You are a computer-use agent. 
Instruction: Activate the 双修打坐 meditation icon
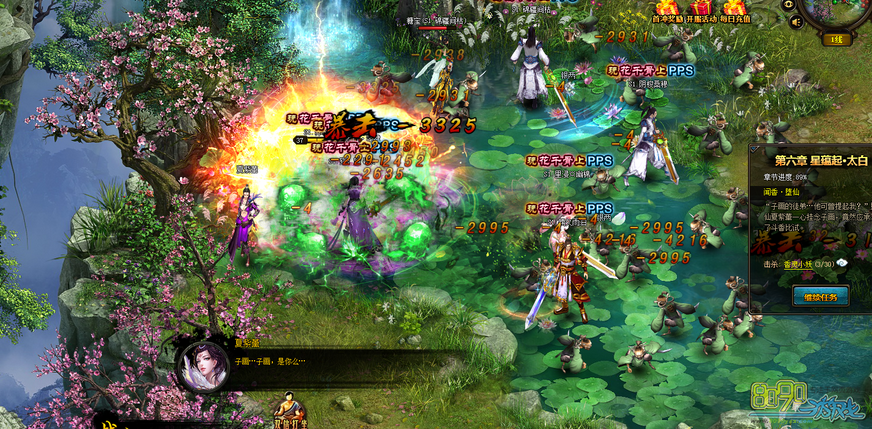[x=290, y=411]
